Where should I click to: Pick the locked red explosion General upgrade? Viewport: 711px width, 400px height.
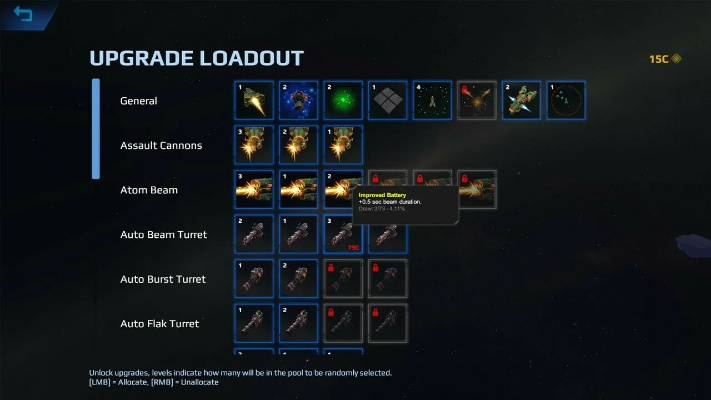point(476,100)
